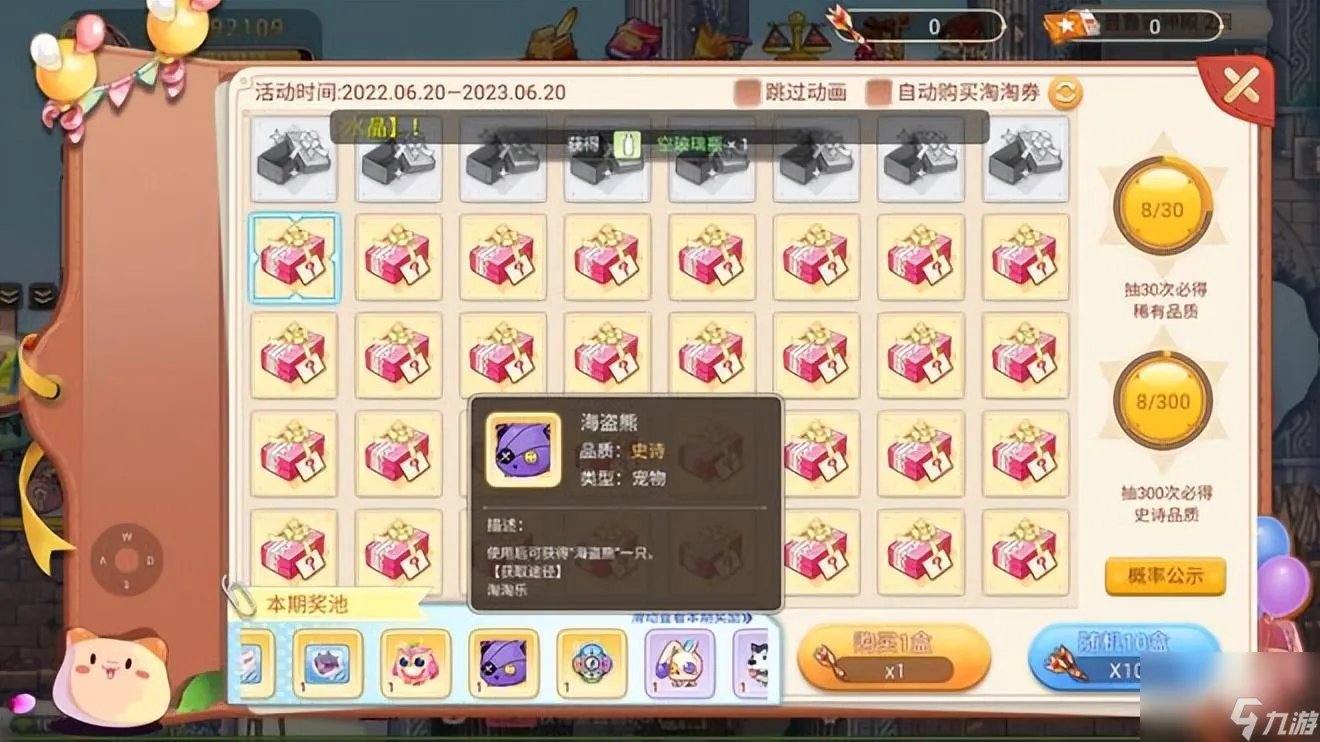1320x742 pixels.
Task: Select the pink owl pet icon
Action: pos(415,662)
